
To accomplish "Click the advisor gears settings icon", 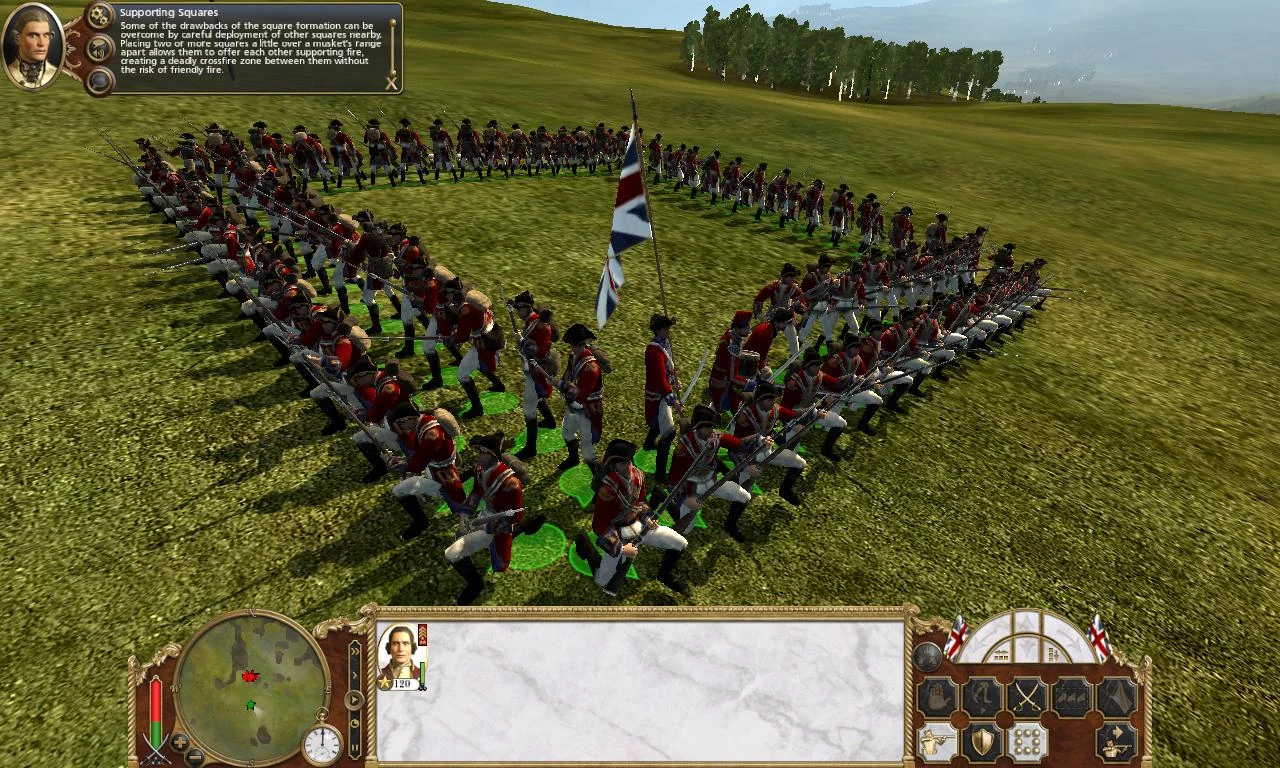I will [x=97, y=14].
